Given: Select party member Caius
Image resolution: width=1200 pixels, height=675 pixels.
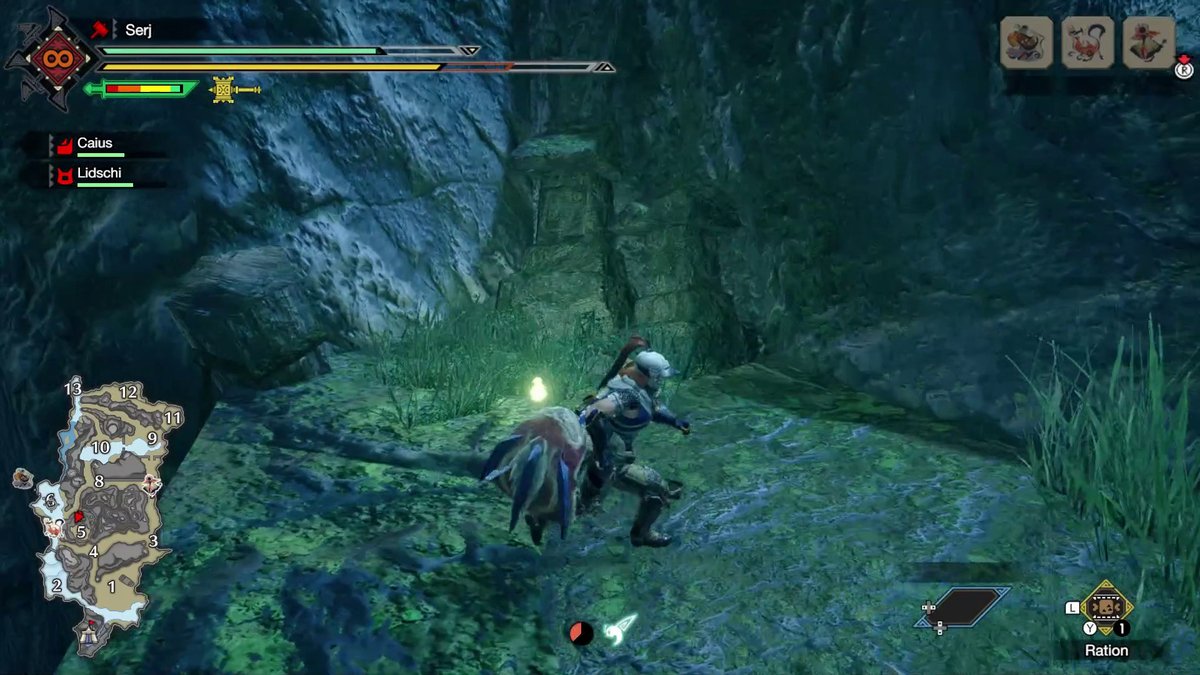Looking at the screenshot, I should click(94, 144).
